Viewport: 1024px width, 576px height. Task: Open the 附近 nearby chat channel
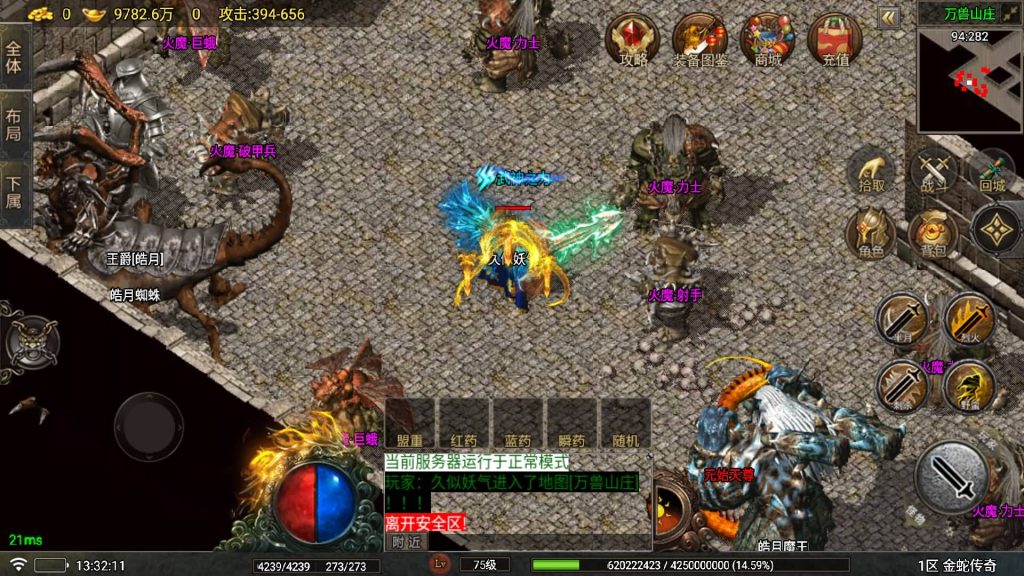click(406, 541)
